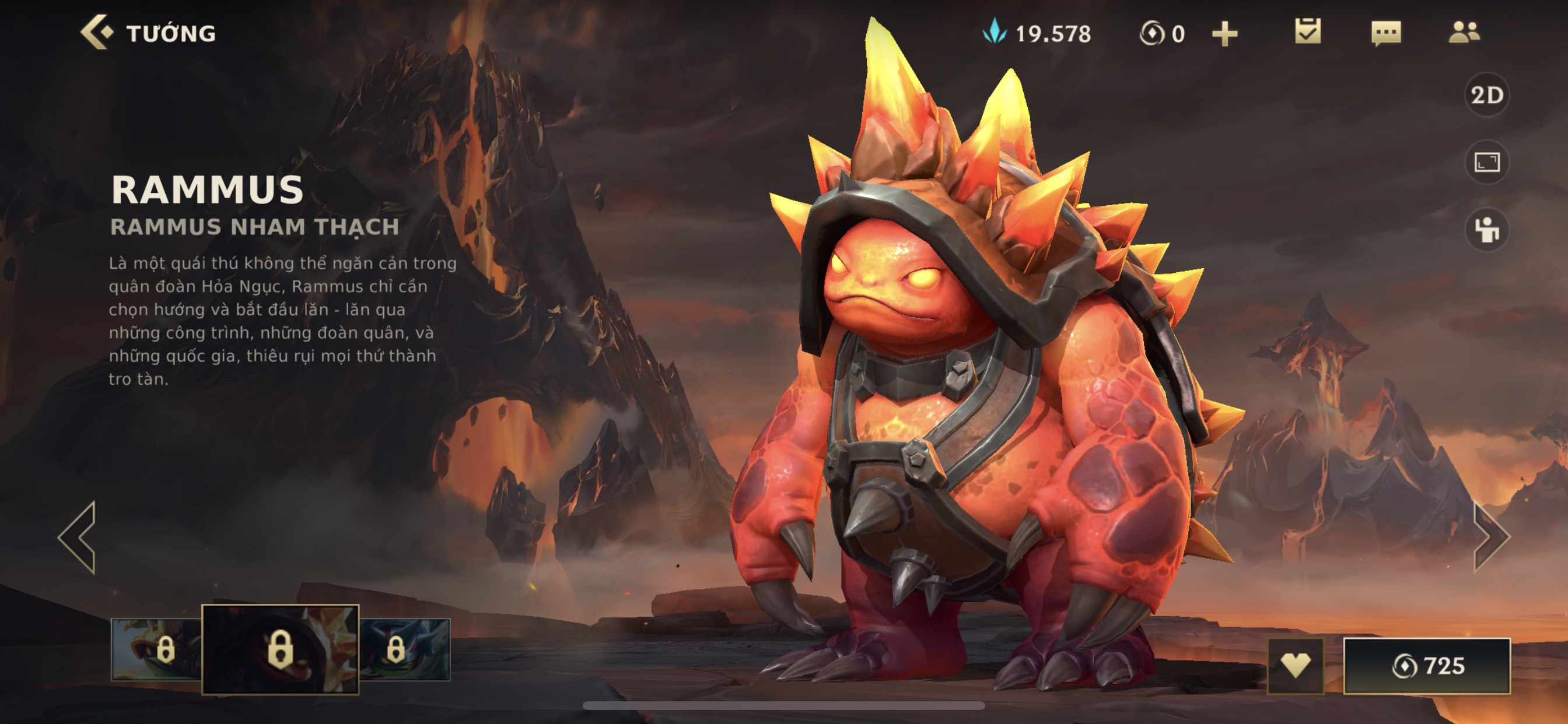The height and width of the screenshot is (724, 1568).
Task: Select the TƯỚNG header to return
Action: coord(171,31)
